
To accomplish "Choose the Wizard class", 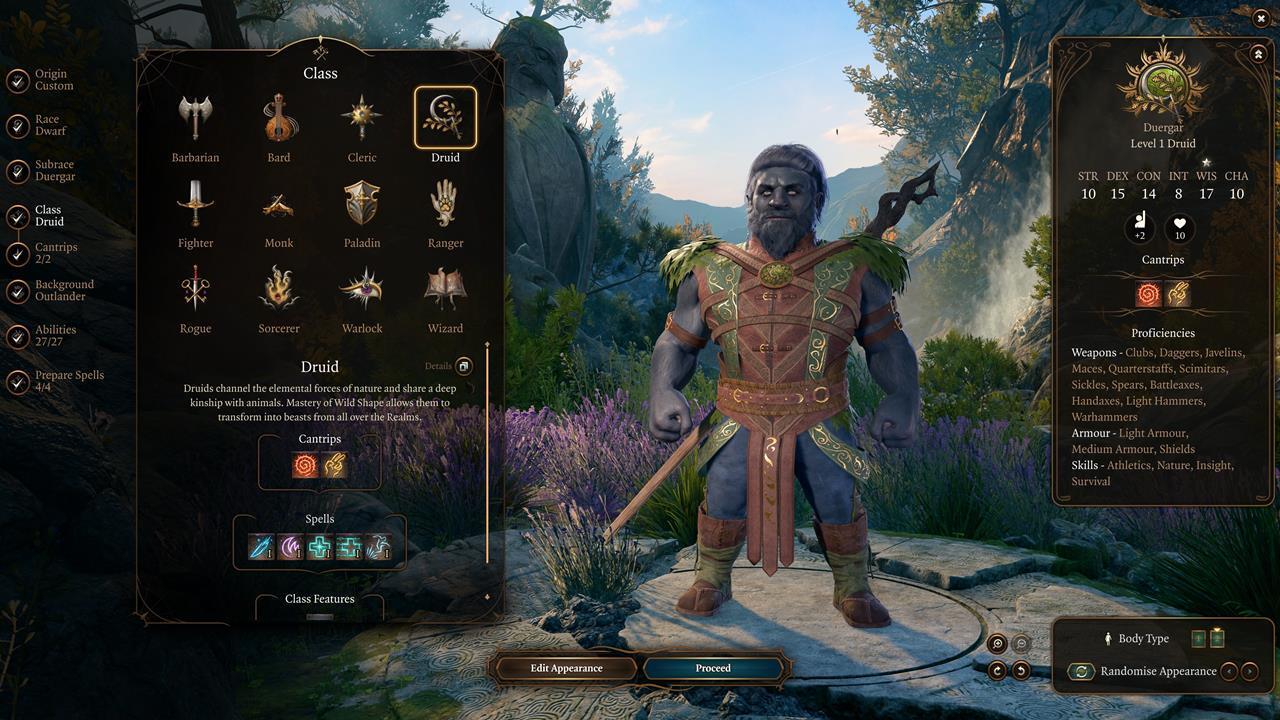I will click(445, 290).
